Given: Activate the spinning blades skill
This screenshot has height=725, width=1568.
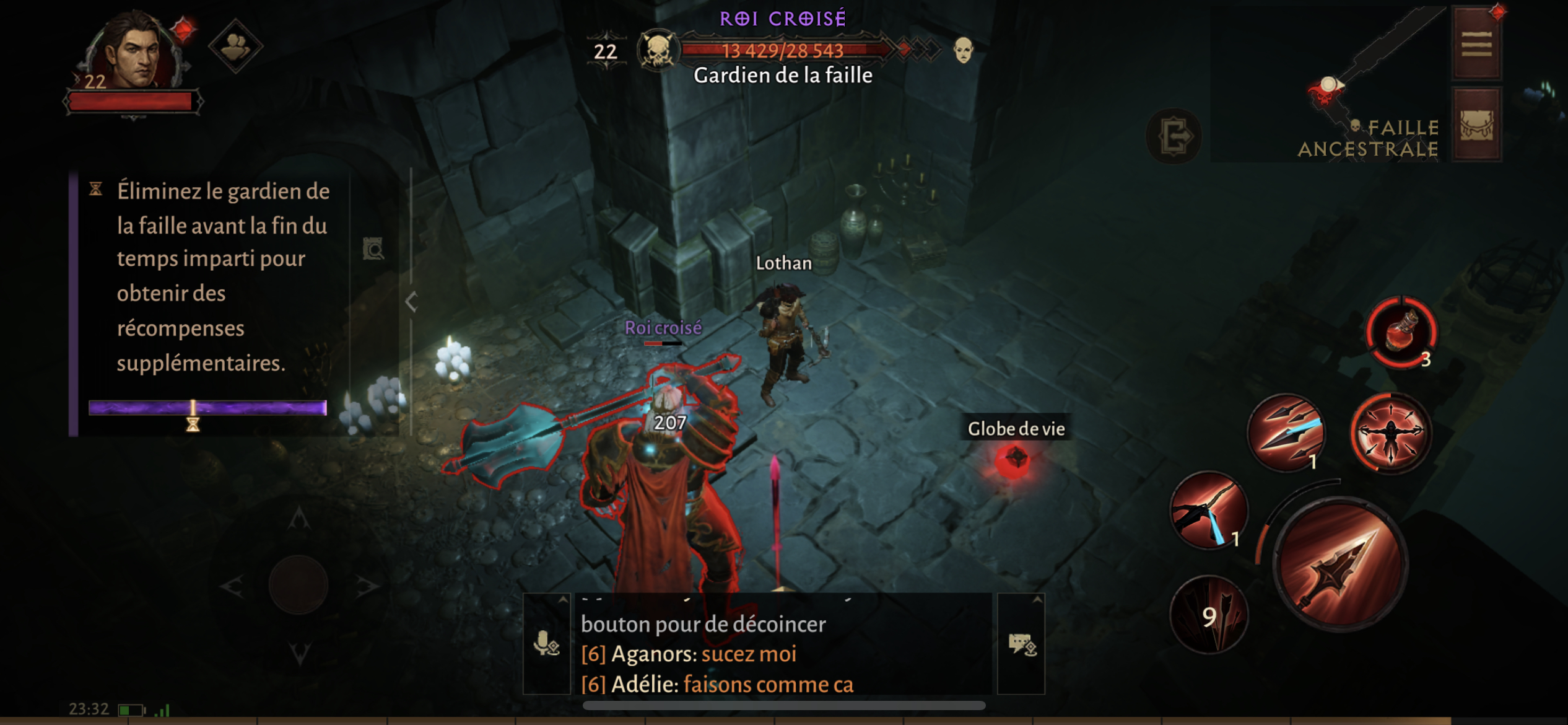Looking at the screenshot, I should (x=1391, y=433).
